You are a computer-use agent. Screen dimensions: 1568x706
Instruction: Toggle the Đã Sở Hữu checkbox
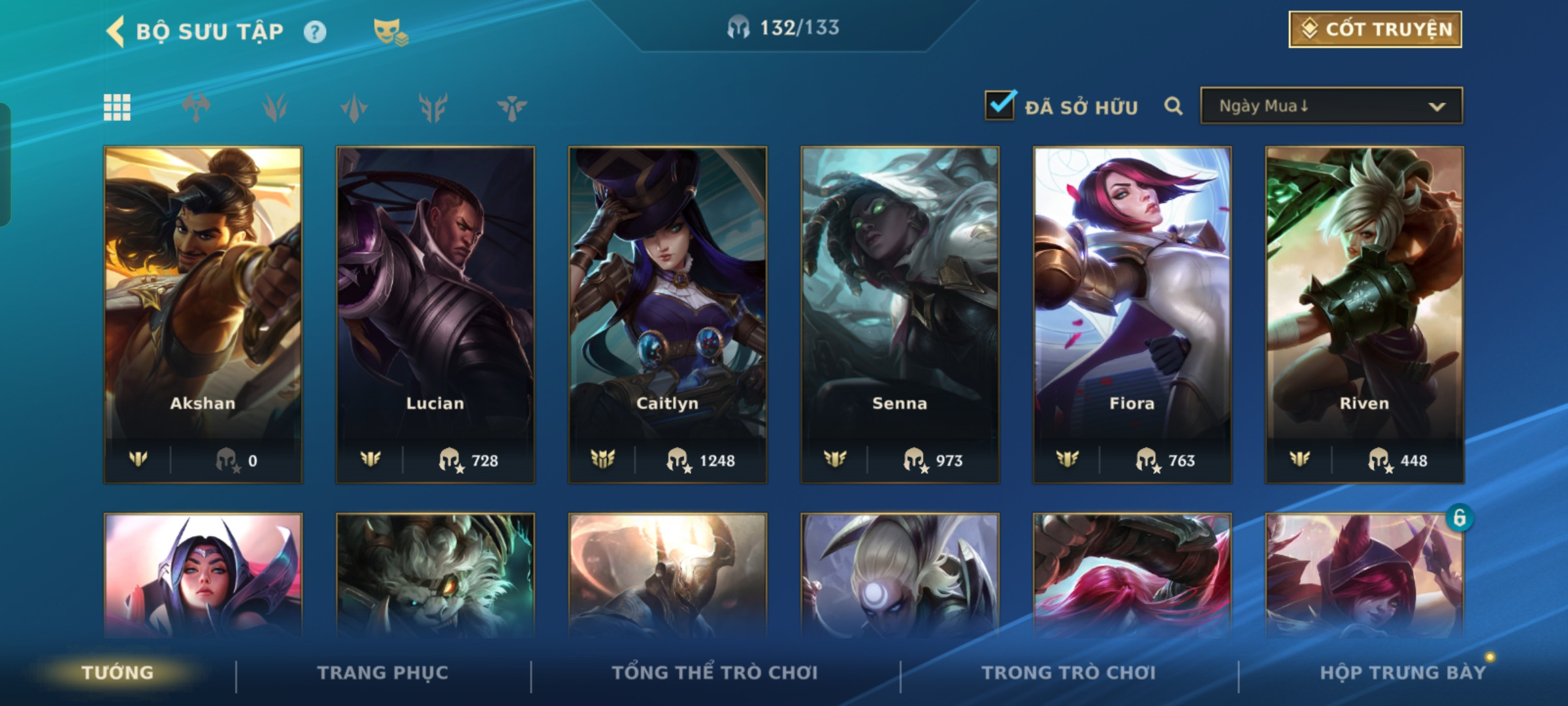click(x=1000, y=106)
